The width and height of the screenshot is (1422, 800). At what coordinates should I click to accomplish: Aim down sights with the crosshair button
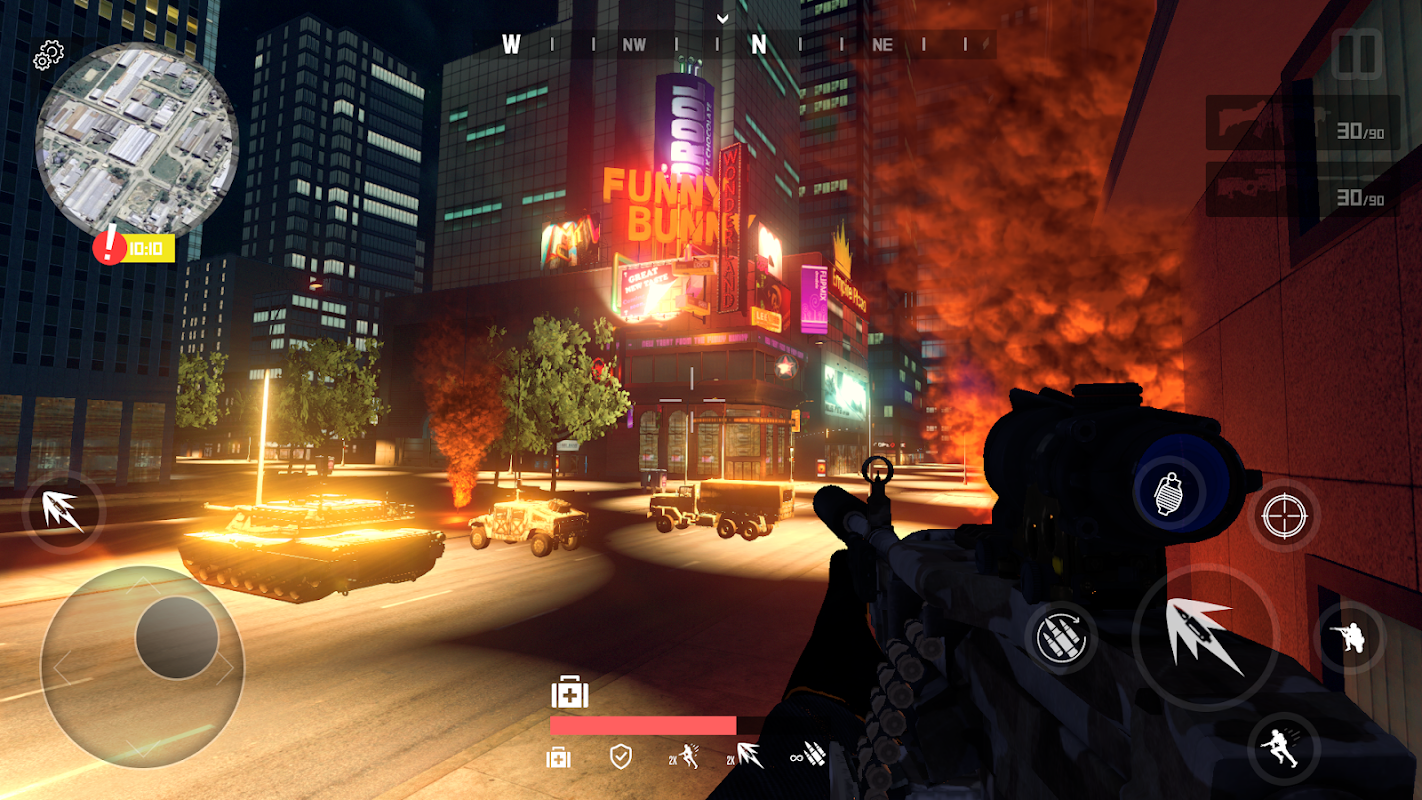click(1284, 516)
